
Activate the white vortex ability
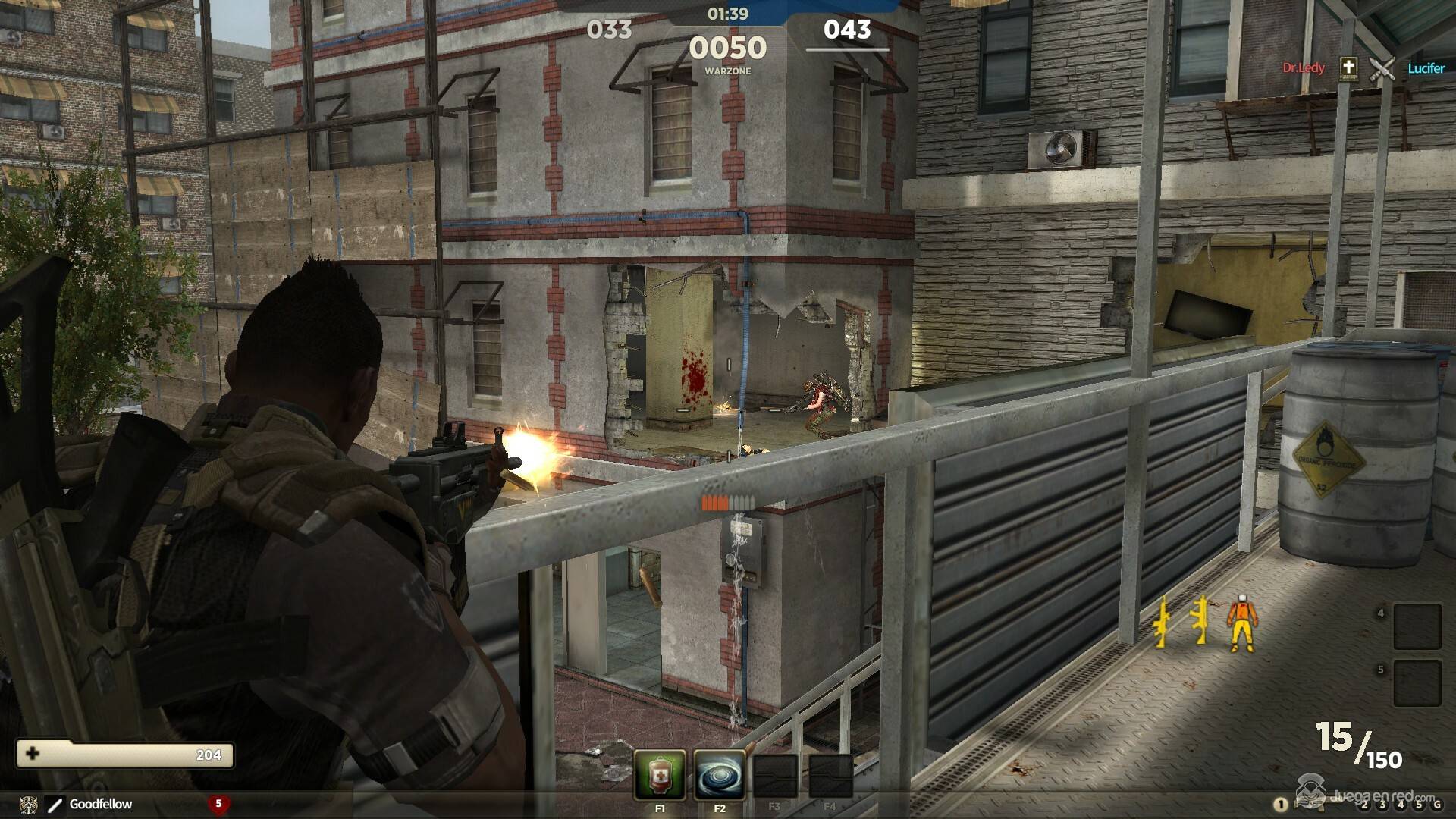pos(719,775)
